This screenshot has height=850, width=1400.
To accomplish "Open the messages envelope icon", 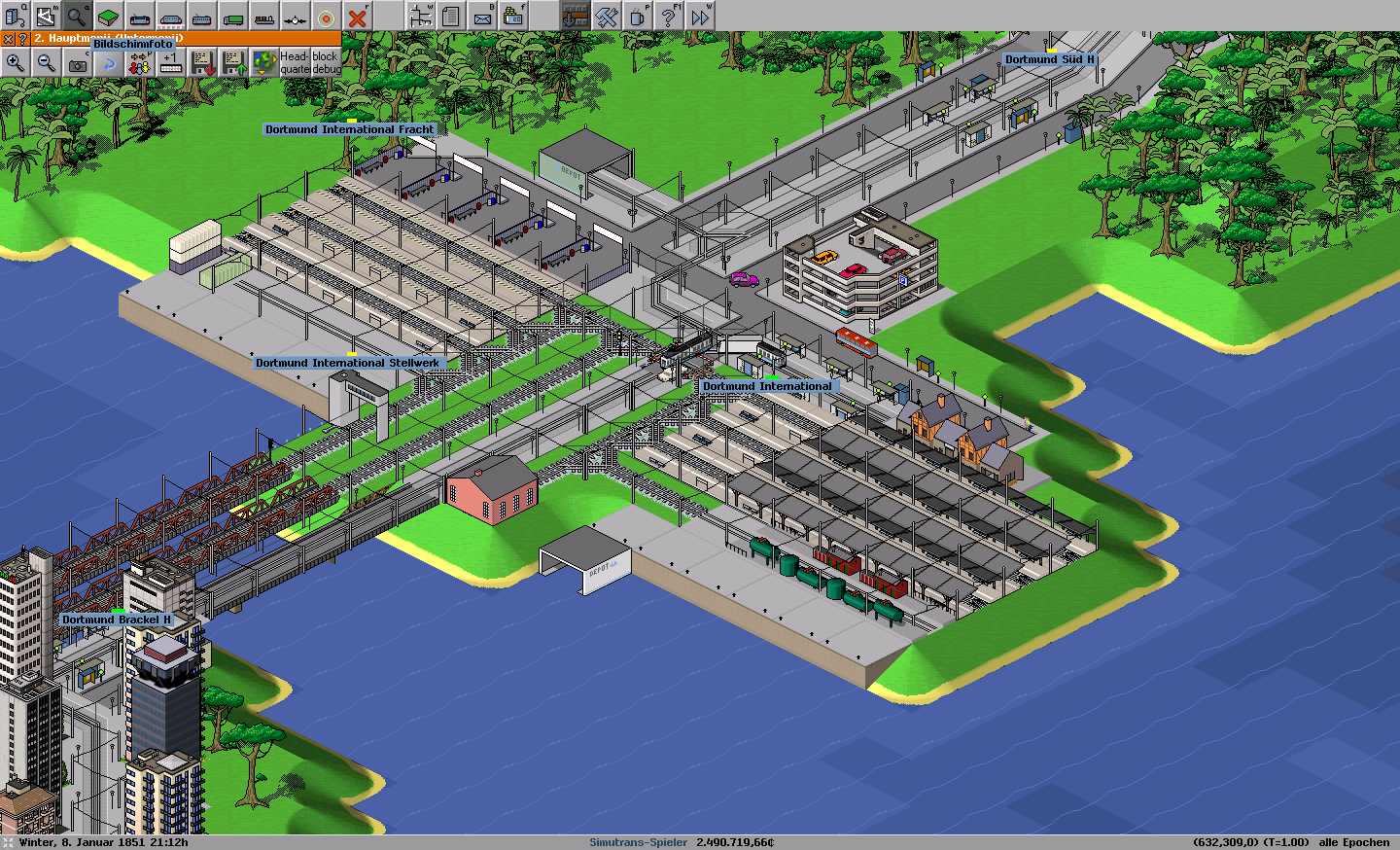I will click(x=482, y=16).
